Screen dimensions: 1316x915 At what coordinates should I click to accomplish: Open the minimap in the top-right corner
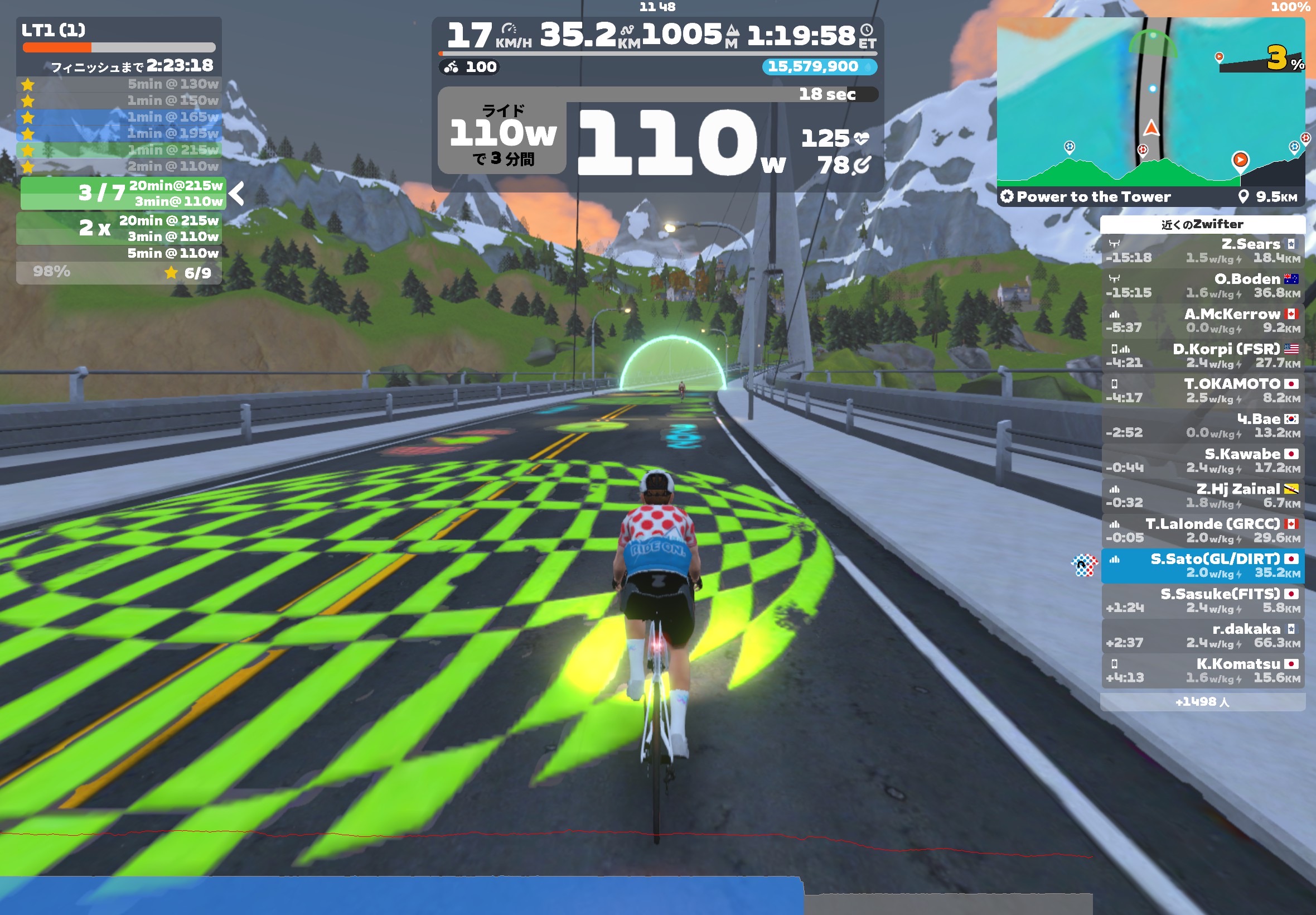(1150, 102)
